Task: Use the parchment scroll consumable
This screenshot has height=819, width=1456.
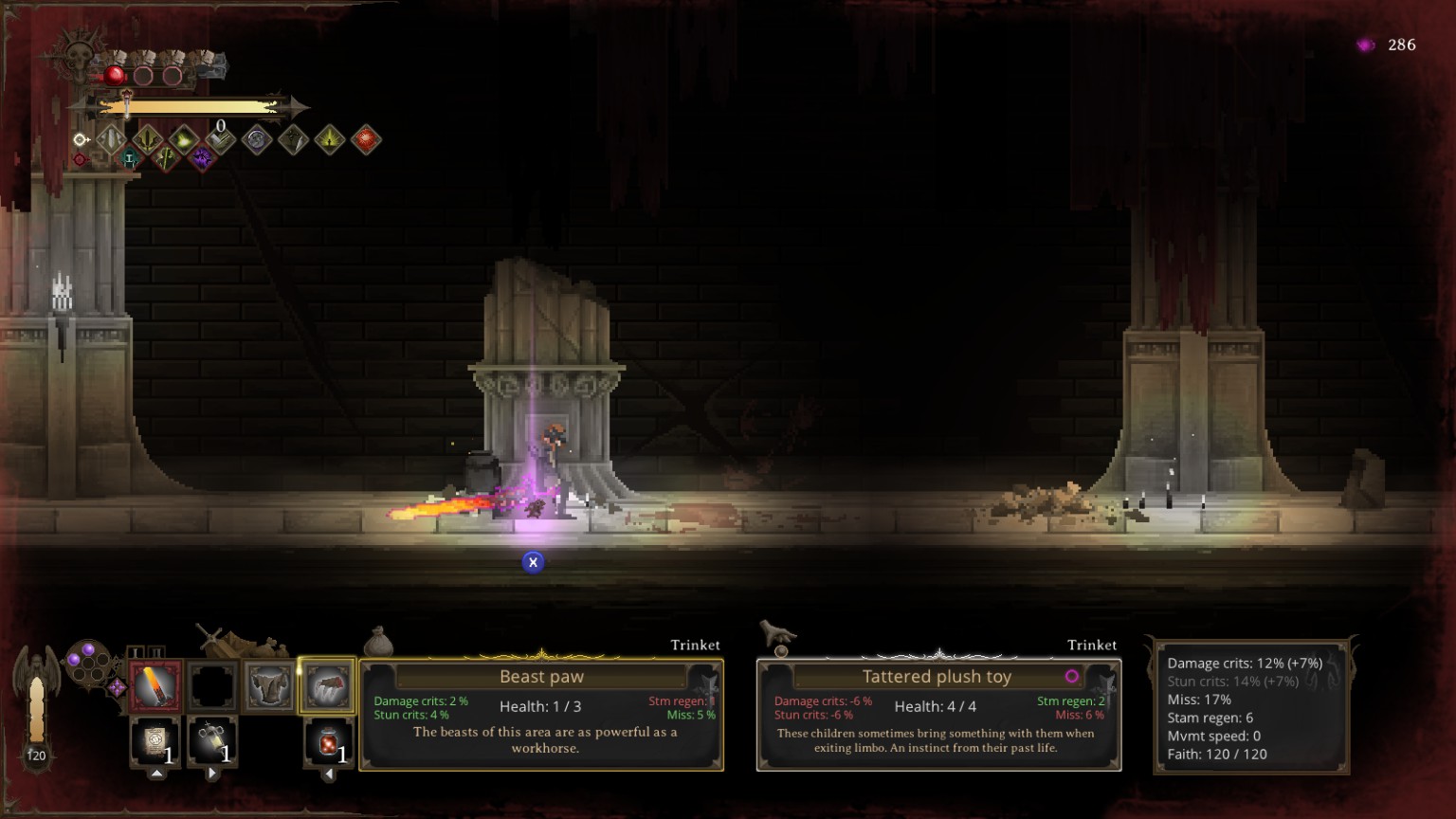Action: [x=155, y=741]
